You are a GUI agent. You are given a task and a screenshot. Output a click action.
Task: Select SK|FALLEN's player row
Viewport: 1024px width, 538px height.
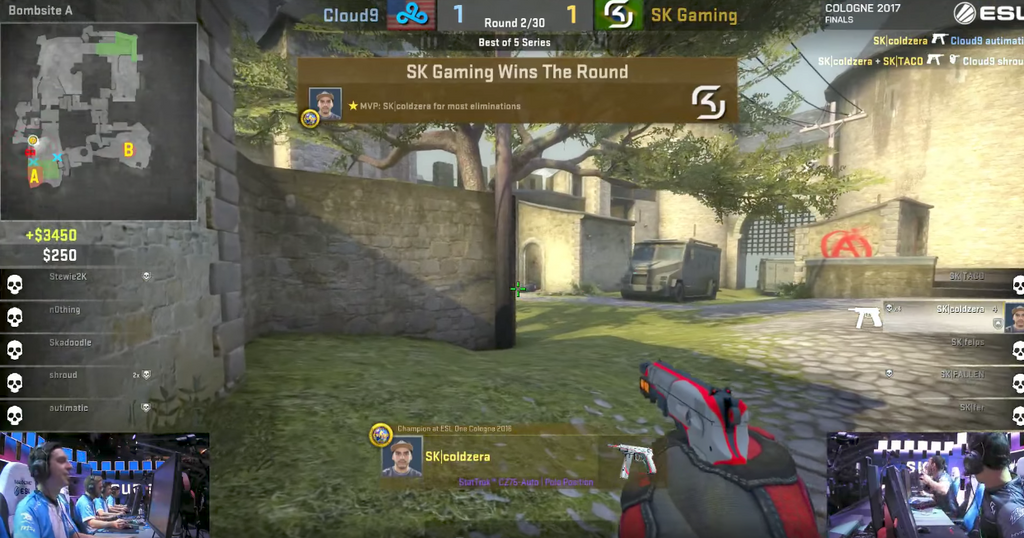pyautogui.click(x=960, y=375)
